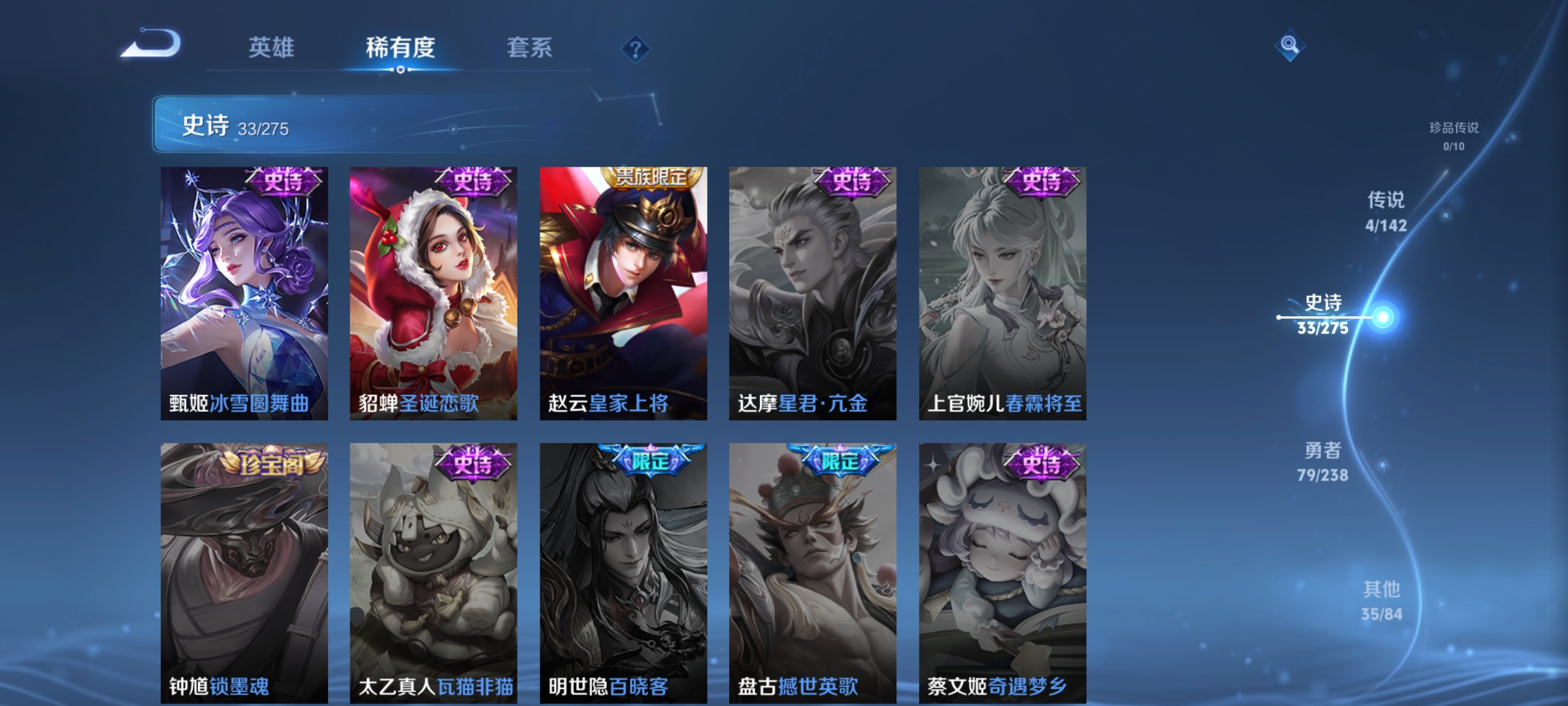This screenshot has height=706, width=1568.
Task: Switch to the 套系 tab
Action: 531,47
